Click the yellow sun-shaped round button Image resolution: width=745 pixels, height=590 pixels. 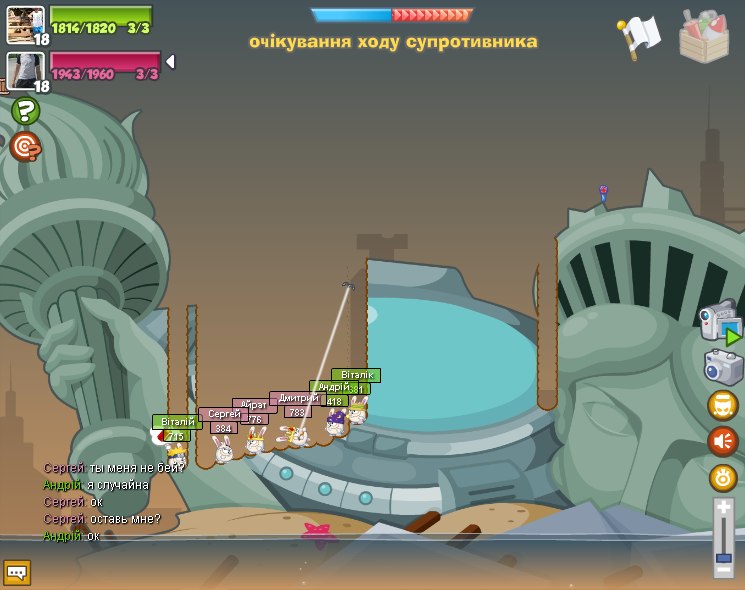pyautogui.click(x=723, y=478)
